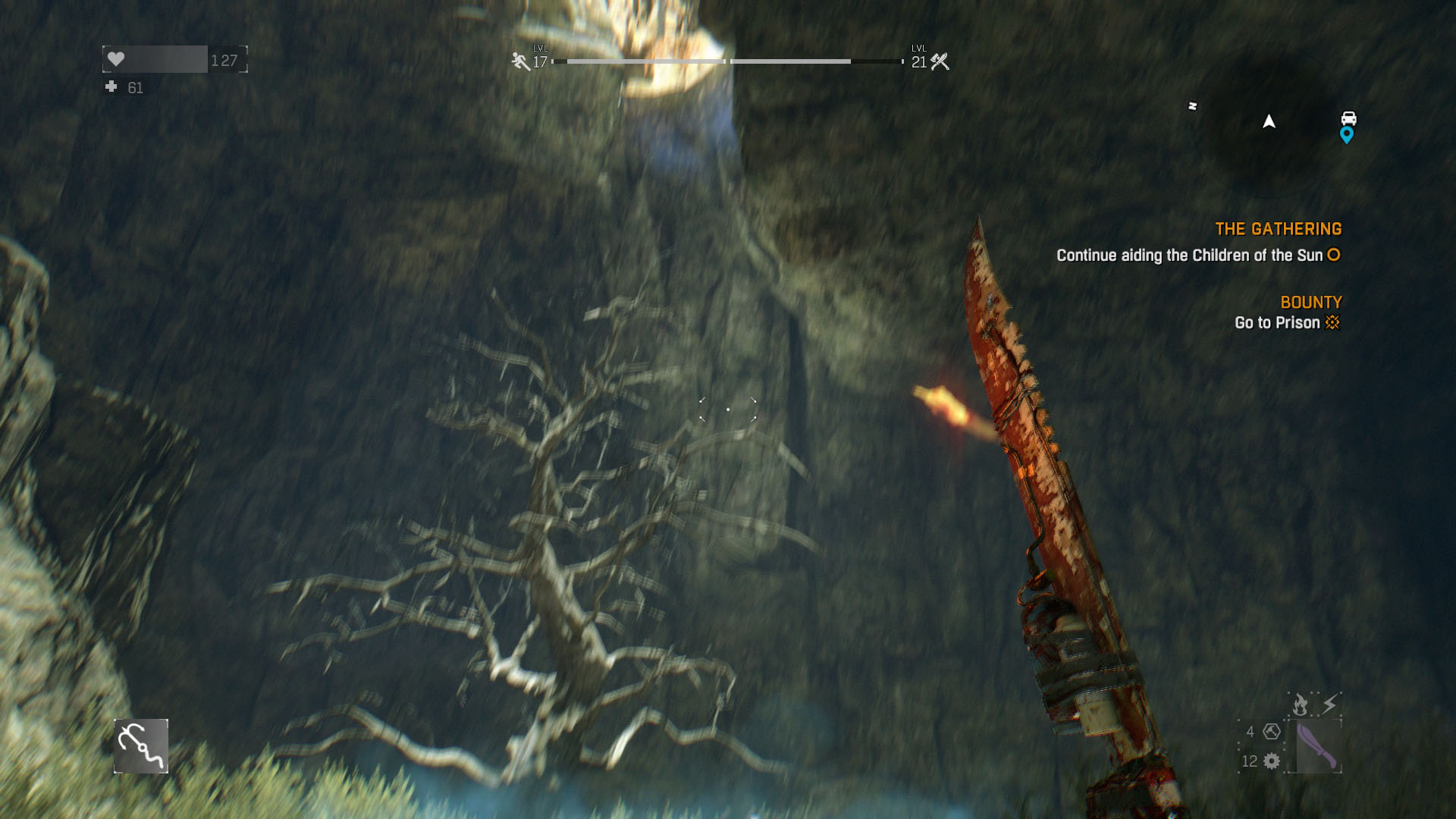The image size is (1456, 819).
Task: Click the car marker on the minimap
Action: (x=1348, y=118)
